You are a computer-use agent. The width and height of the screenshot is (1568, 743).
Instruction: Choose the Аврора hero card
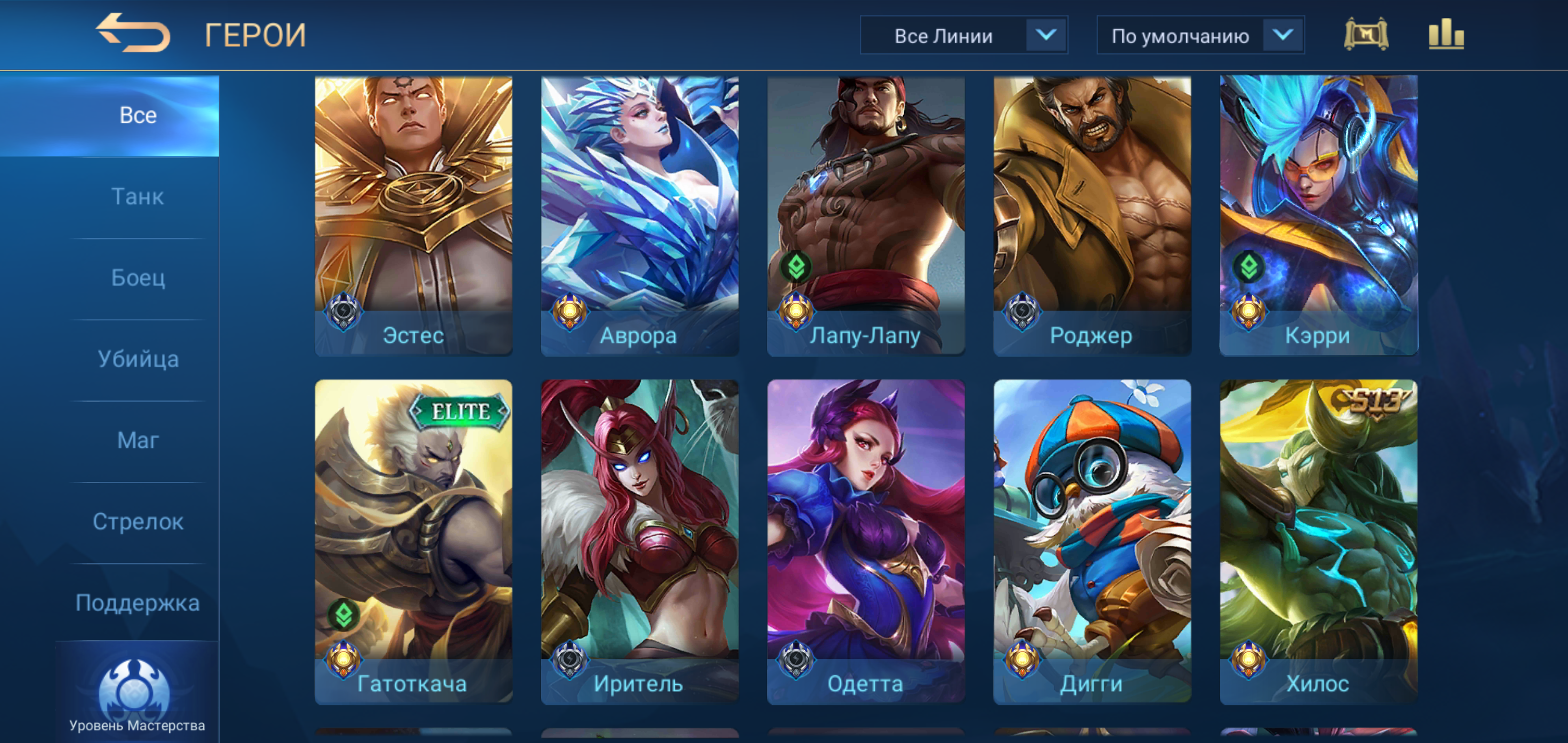coord(639,214)
